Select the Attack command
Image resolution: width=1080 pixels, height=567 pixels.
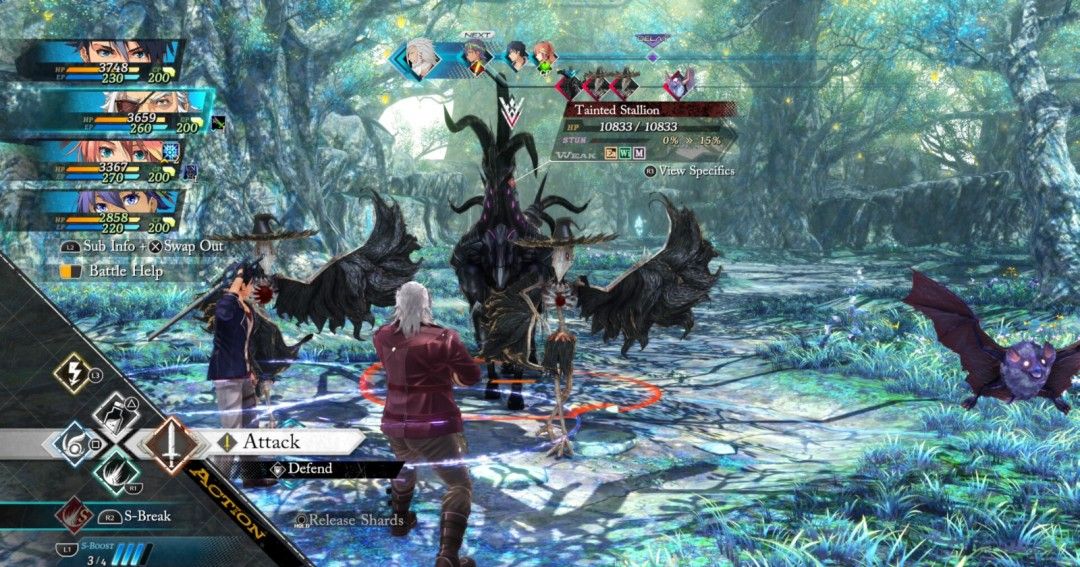(x=272, y=442)
